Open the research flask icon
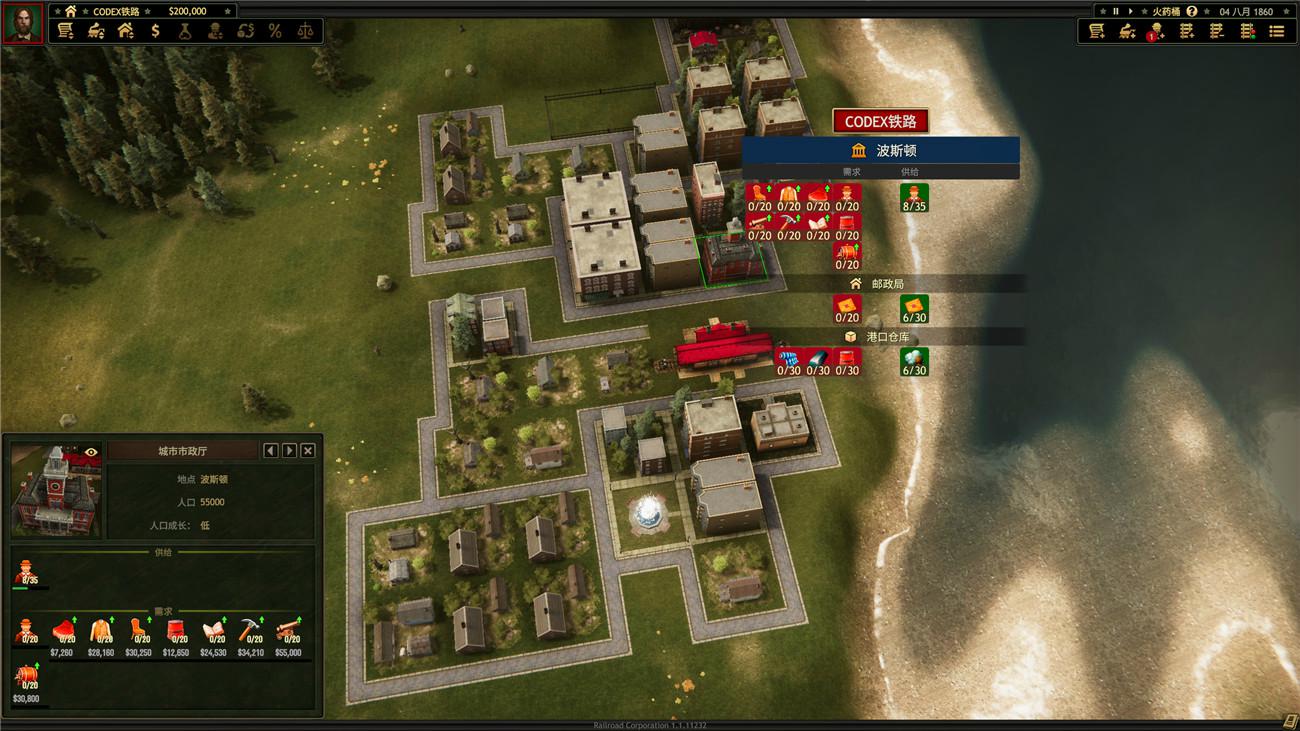This screenshot has height=731, width=1300. (186, 30)
